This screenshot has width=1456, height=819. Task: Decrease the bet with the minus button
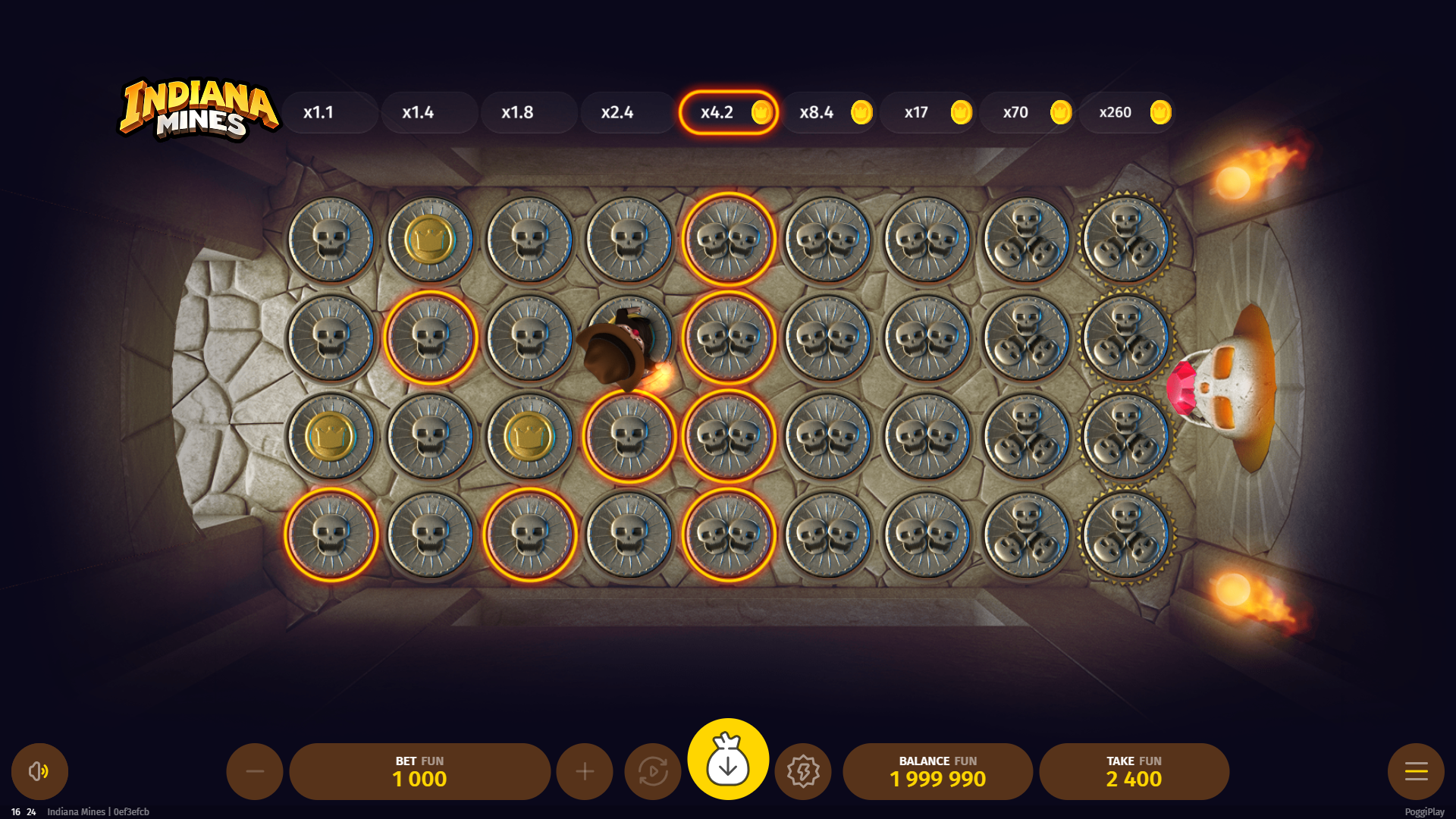pyautogui.click(x=255, y=771)
